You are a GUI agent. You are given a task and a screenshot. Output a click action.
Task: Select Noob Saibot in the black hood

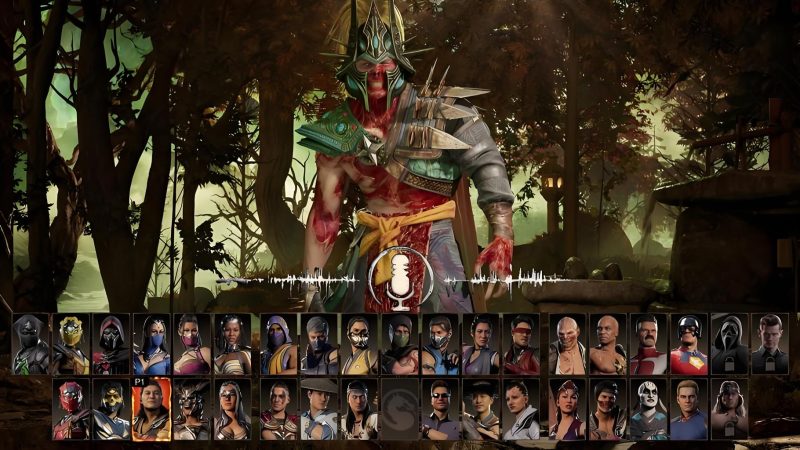coord(30,345)
